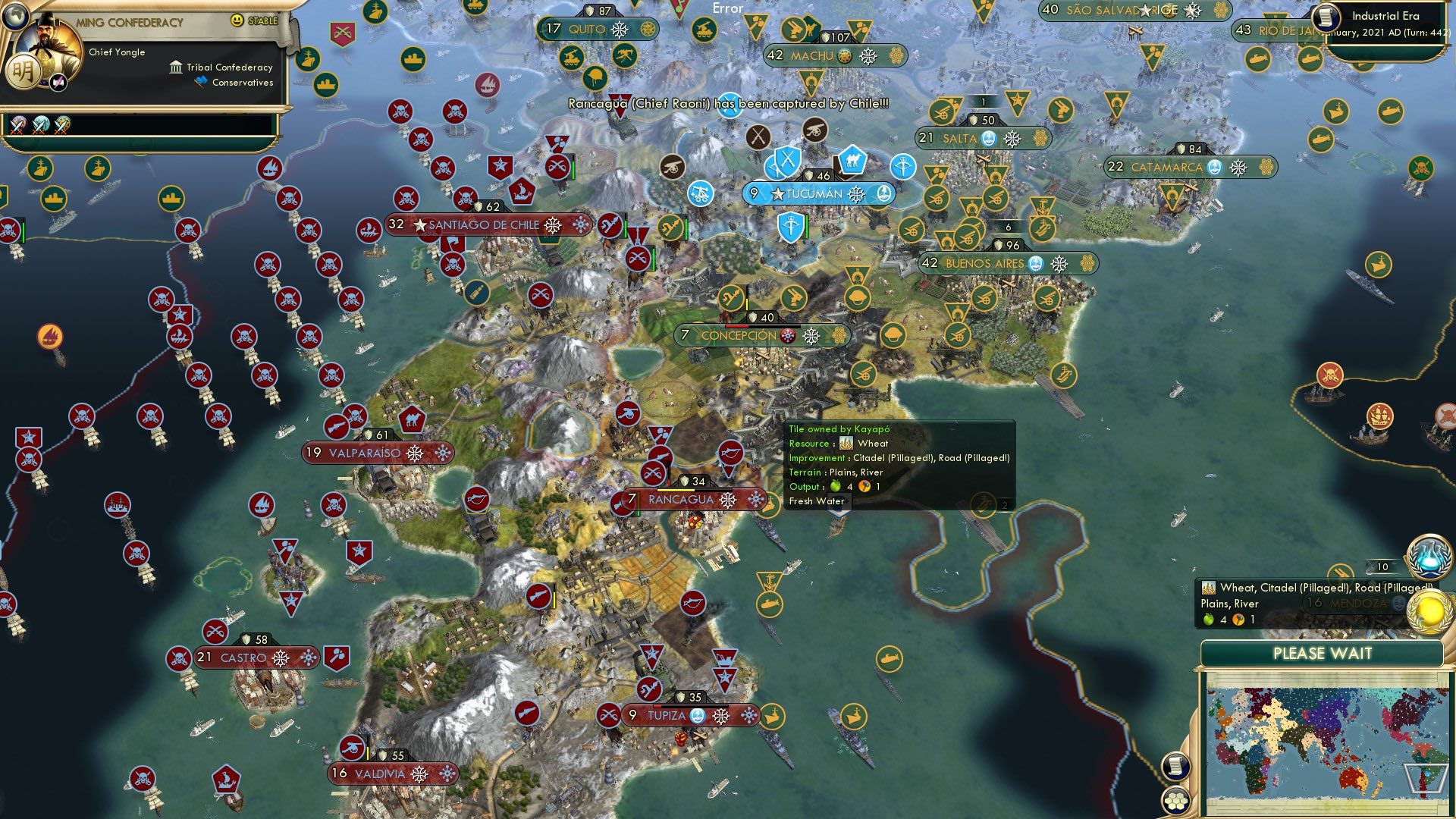The image size is (1456, 819).
Task: Click the Rancagua captured by Chile notification
Action: pyautogui.click(x=728, y=107)
